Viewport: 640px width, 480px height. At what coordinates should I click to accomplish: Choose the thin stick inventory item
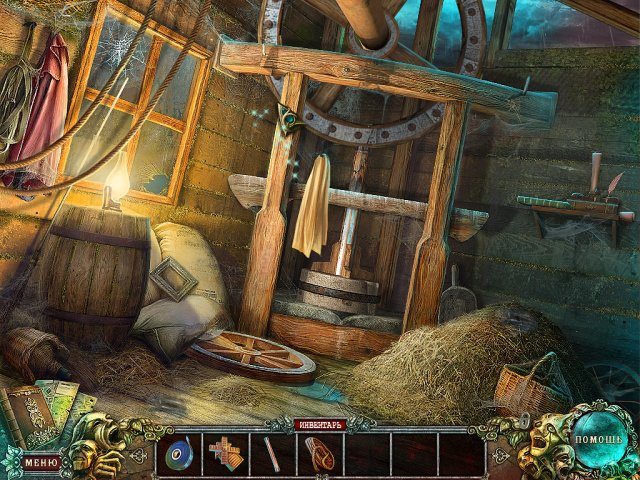coord(272,454)
